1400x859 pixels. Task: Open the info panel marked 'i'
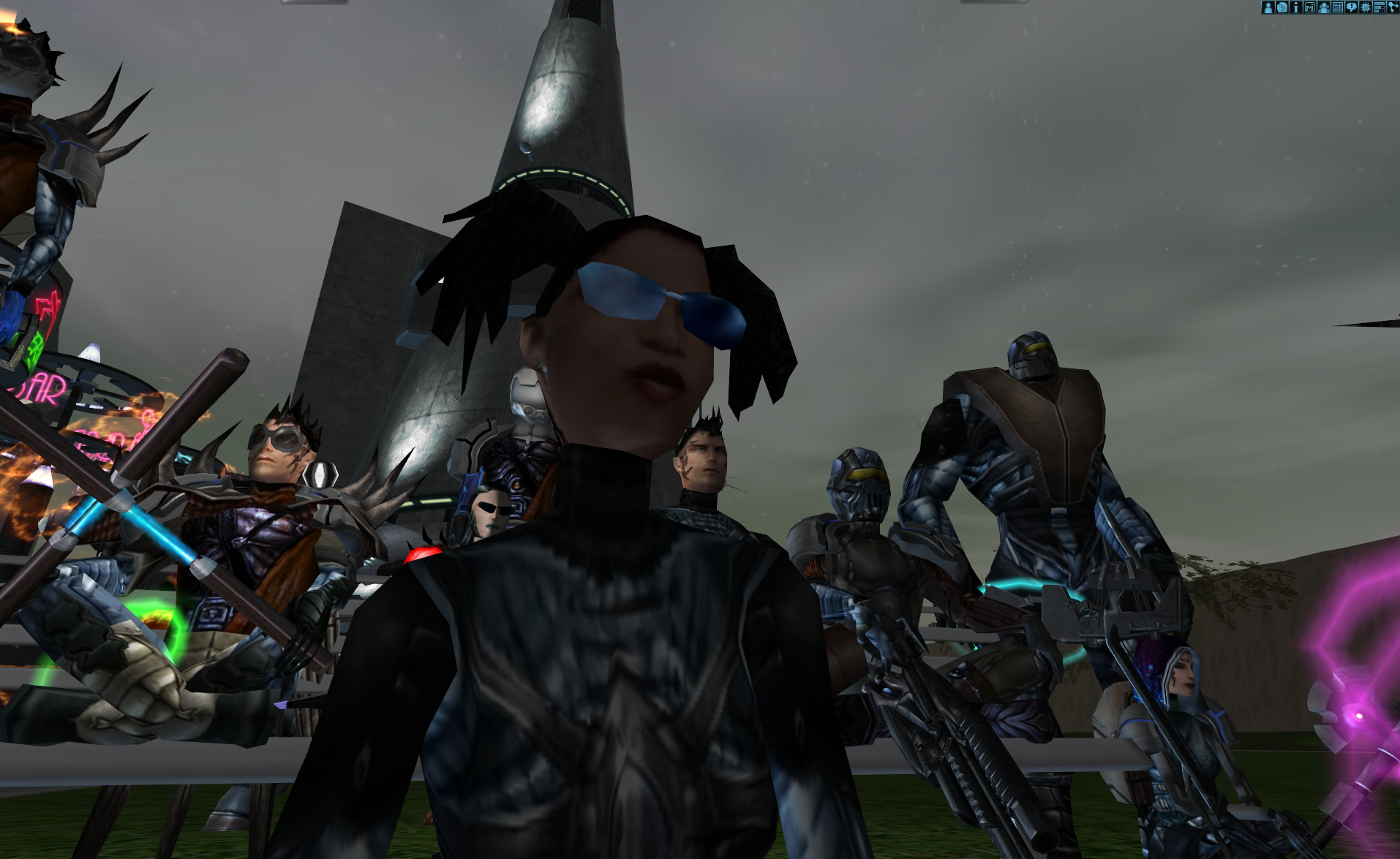1295,7
